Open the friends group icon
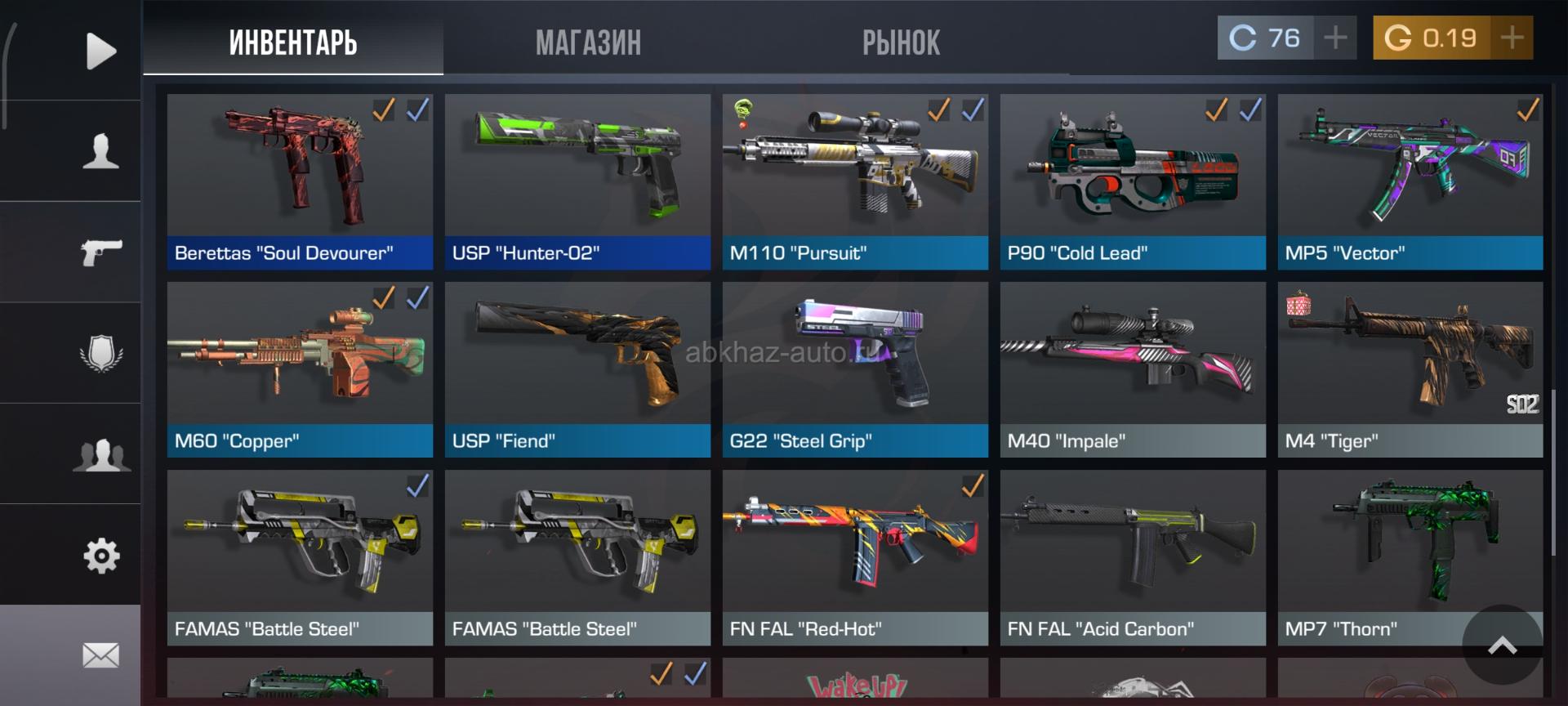This screenshot has height=706, width=1568. [100, 454]
